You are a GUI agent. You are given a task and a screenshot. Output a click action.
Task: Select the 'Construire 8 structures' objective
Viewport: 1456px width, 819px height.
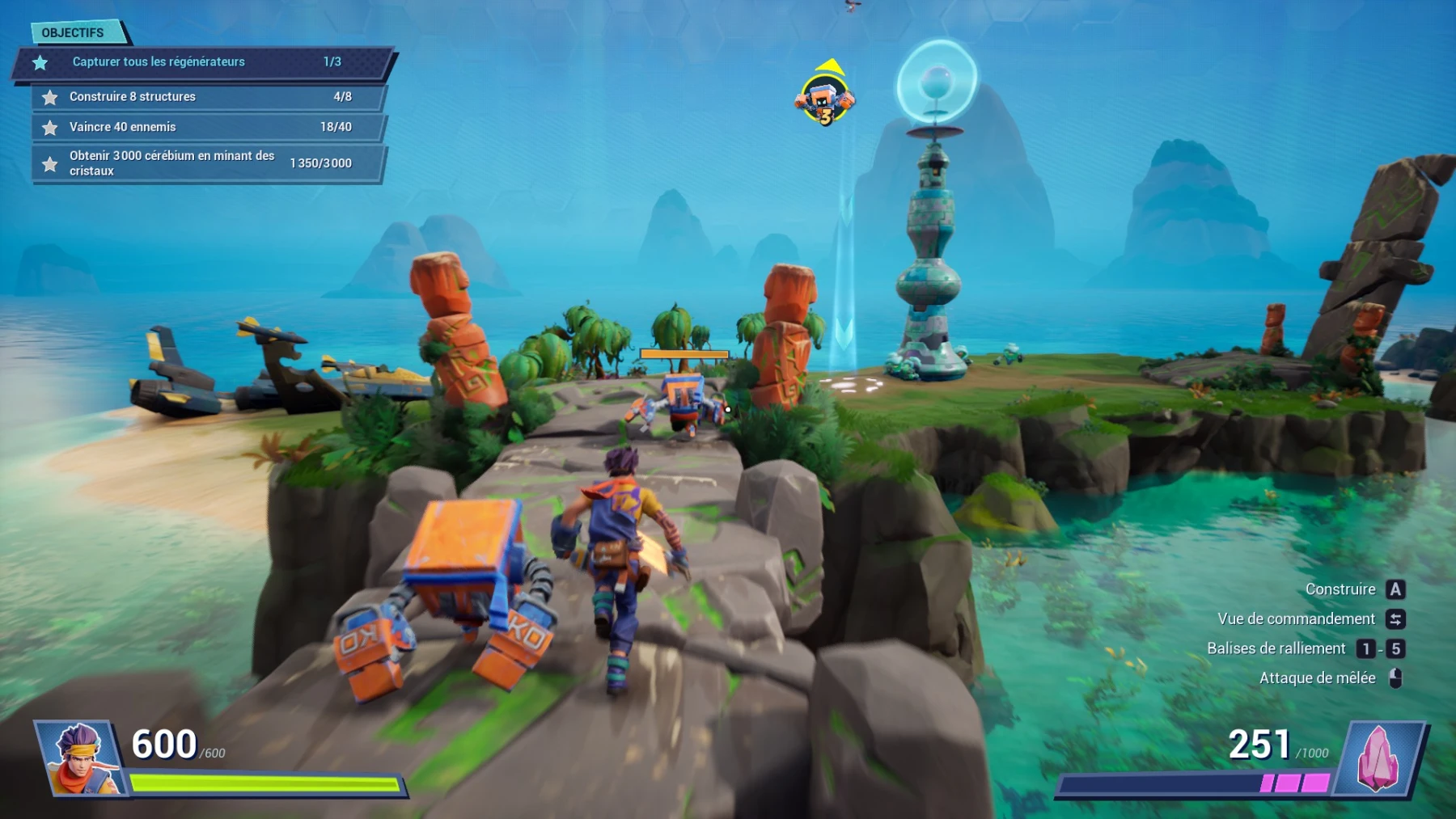click(208, 97)
